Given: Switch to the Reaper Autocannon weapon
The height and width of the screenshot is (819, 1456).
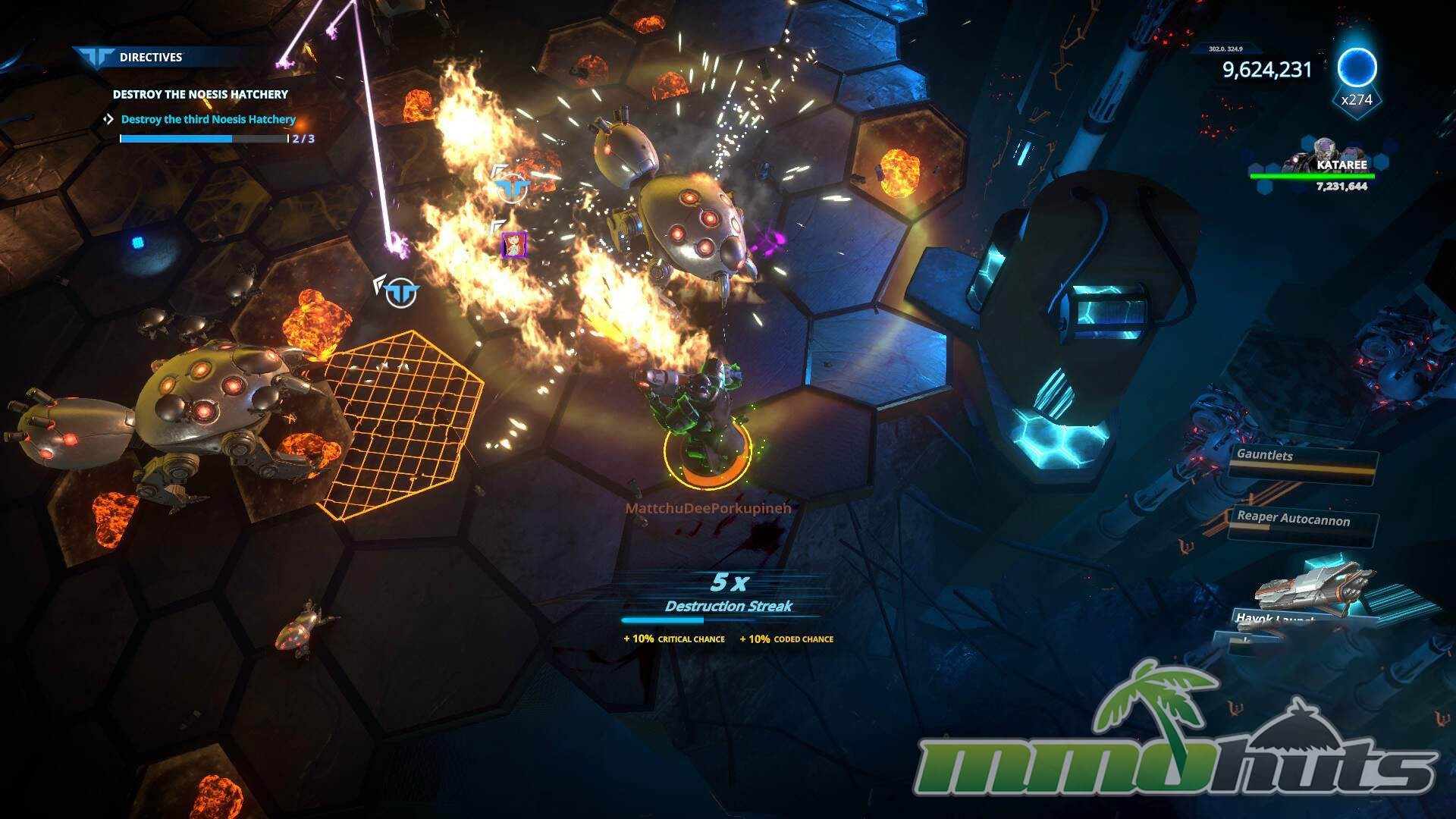Looking at the screenshot, I should coord(1300,521).
